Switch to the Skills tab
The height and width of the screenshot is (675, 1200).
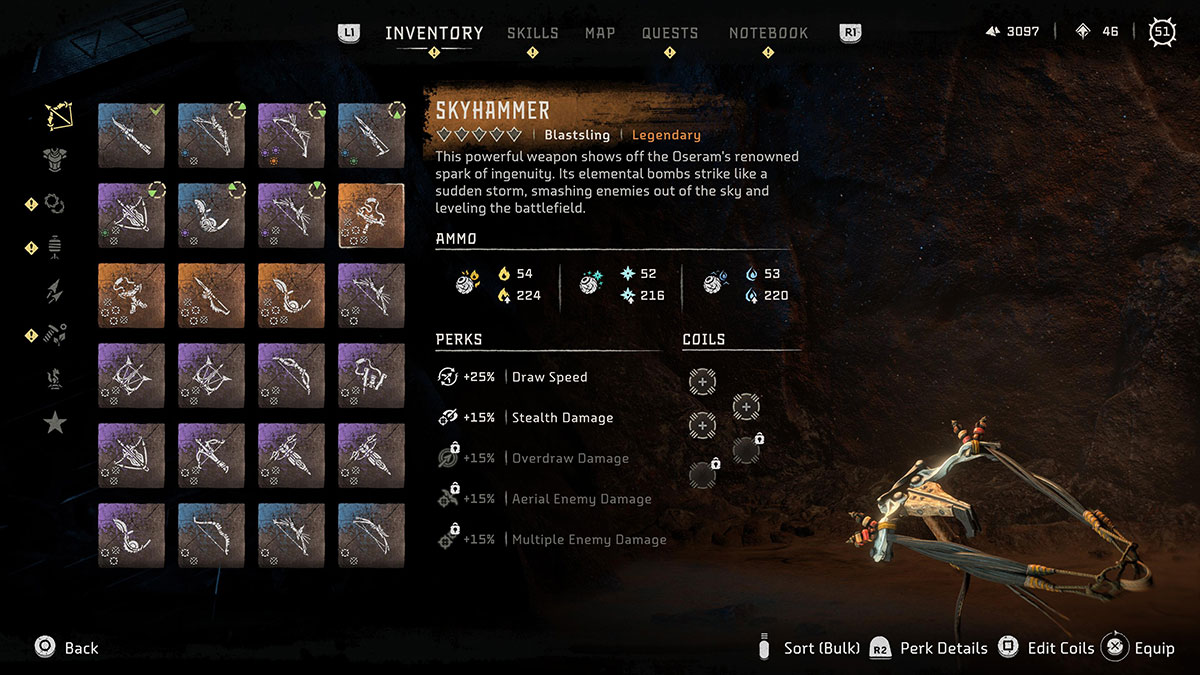point(532,33)
